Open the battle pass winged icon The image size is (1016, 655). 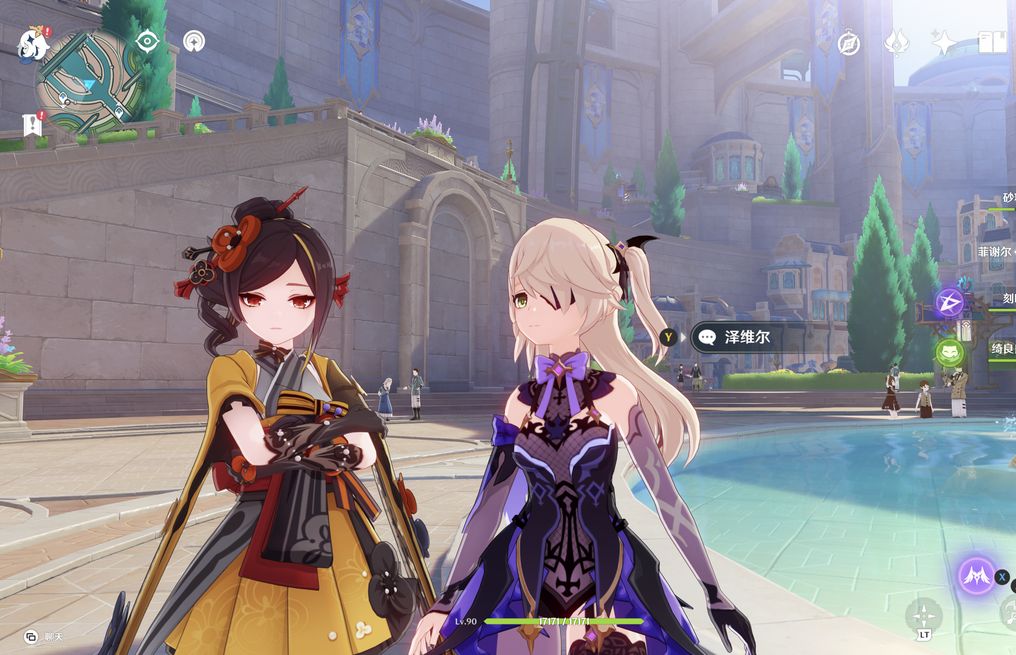pyautogui.click(x=896, y=42)
